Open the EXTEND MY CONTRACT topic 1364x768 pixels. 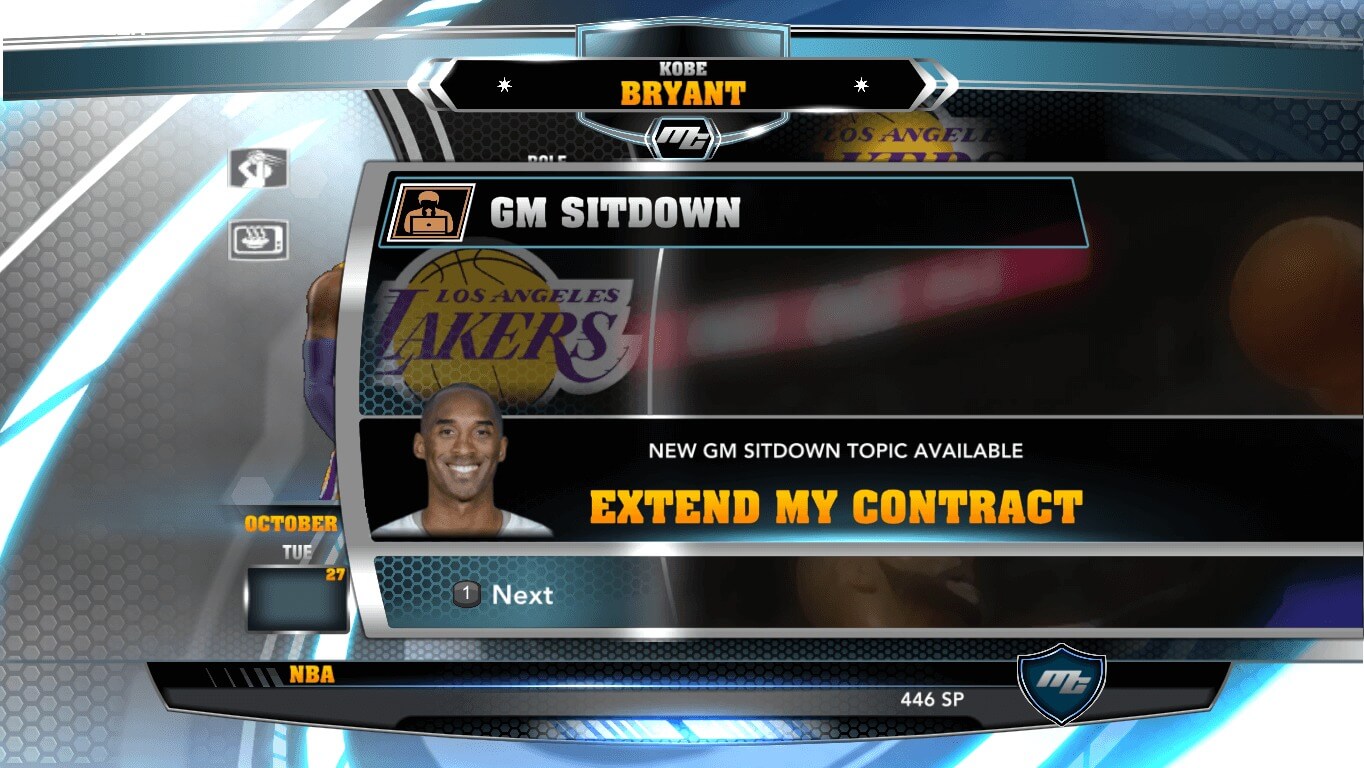pos(838,505)
